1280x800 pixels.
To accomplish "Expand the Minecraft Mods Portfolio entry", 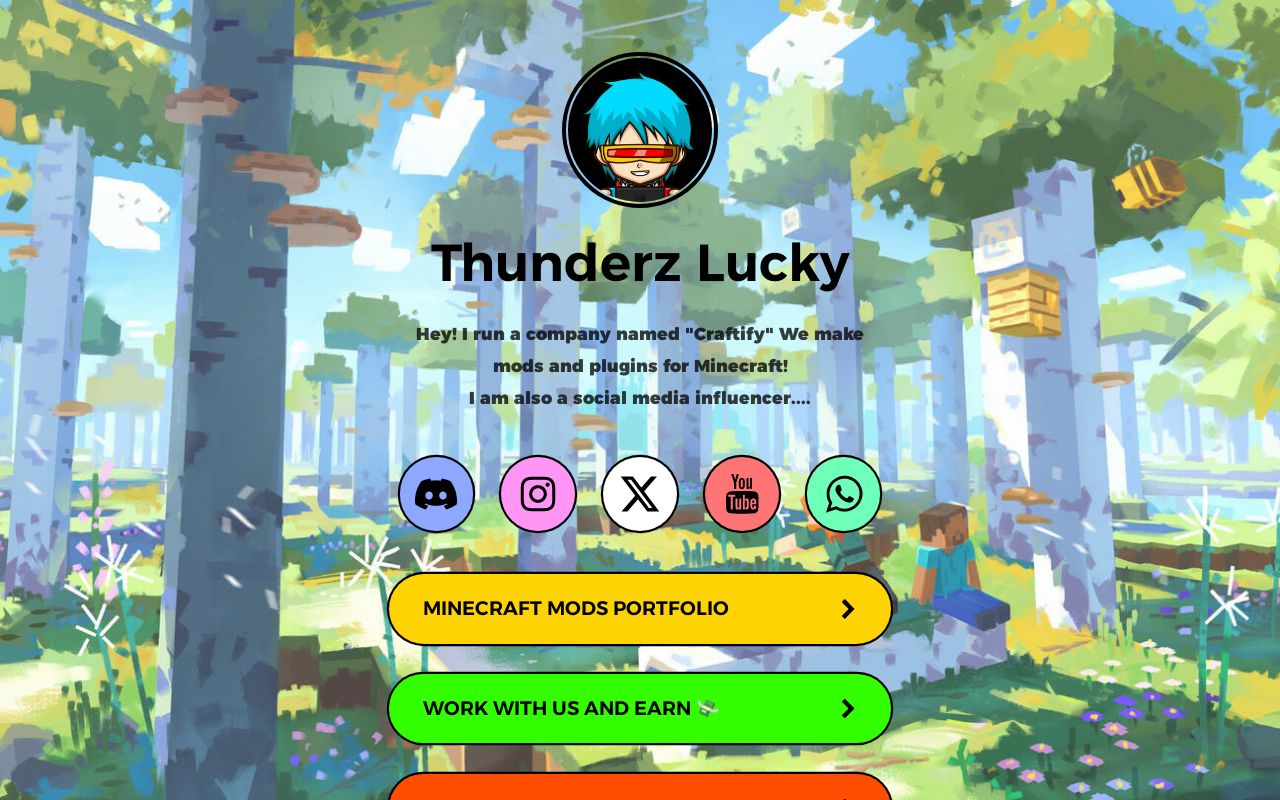I will [x=640, y=608].
